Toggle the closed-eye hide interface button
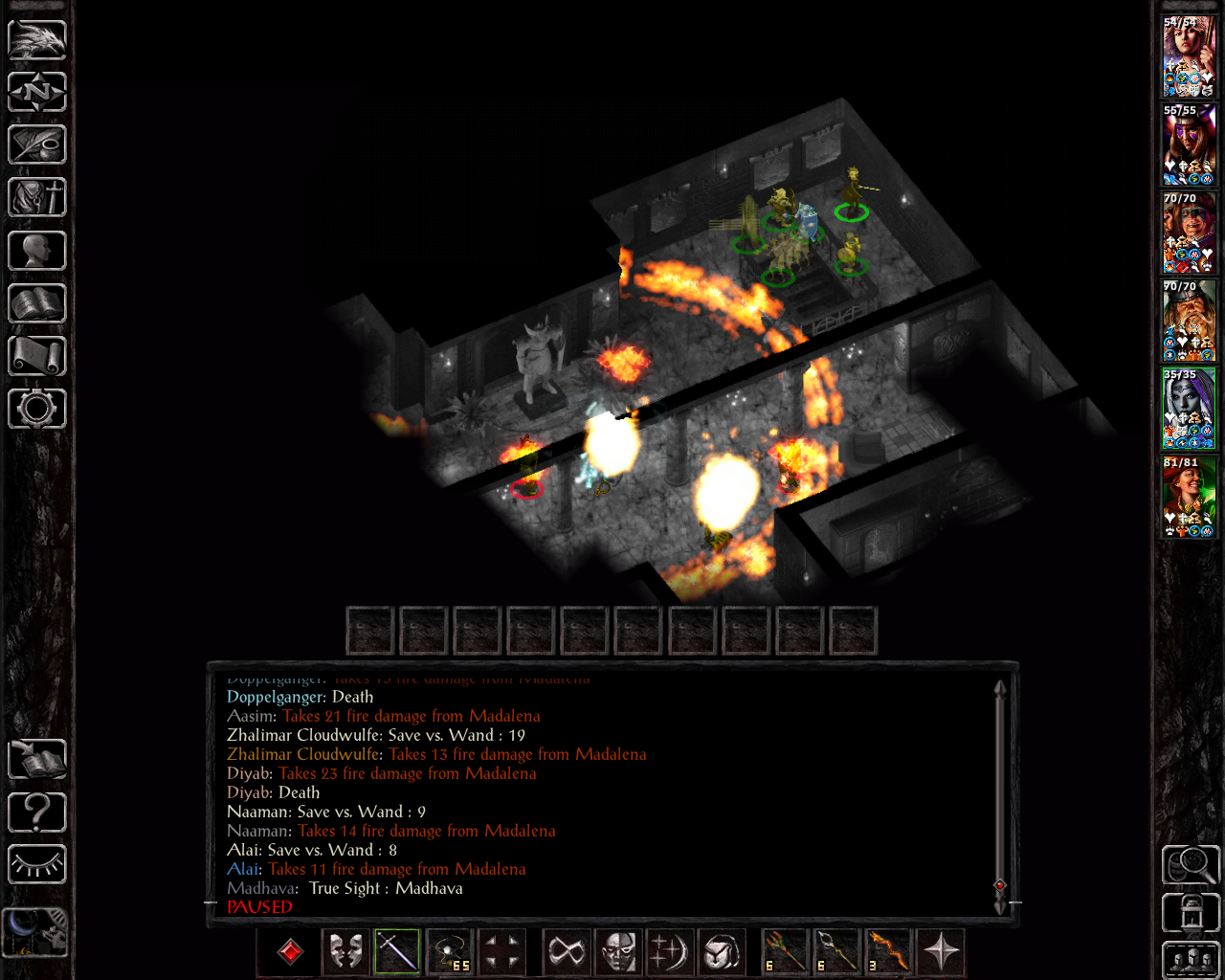The height and width of the screenshot is (980, 1225). (x=37, y=865)
